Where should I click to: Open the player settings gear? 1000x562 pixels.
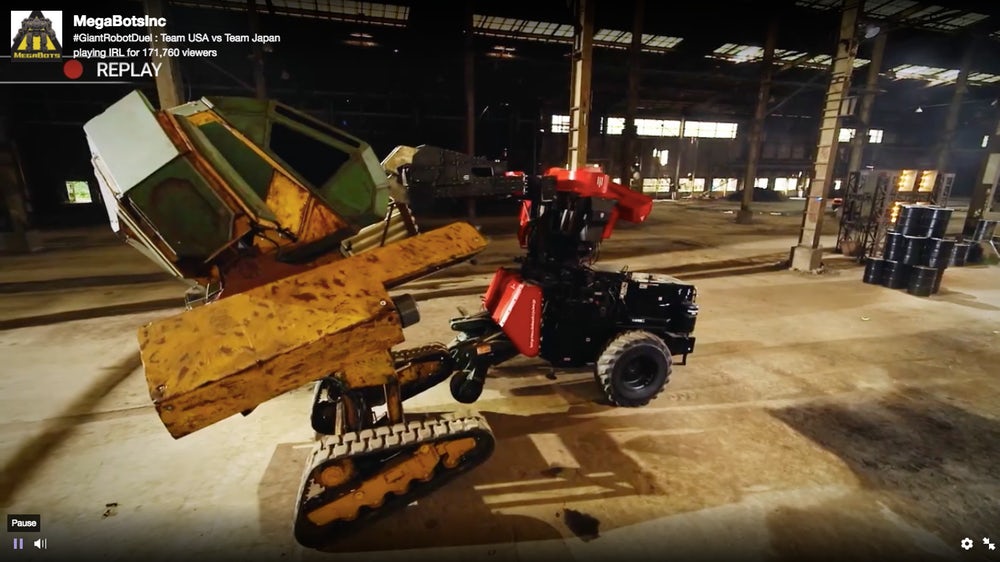[967, 544]
